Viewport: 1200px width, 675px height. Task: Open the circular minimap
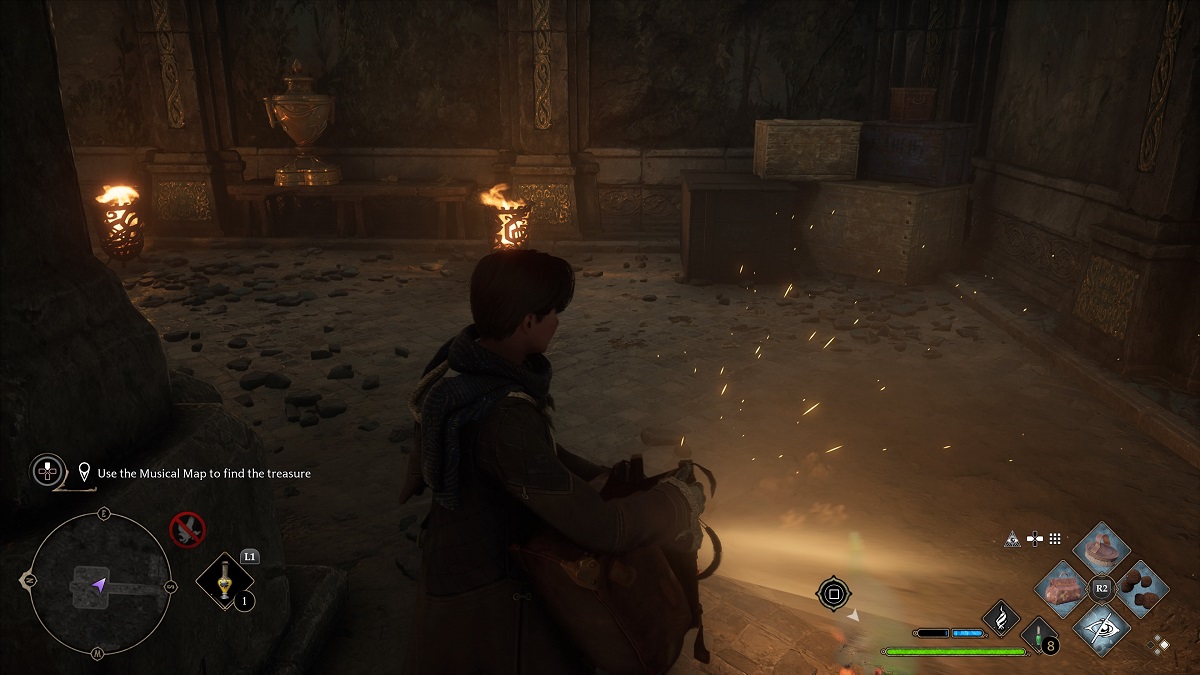[x=98, y=583]
